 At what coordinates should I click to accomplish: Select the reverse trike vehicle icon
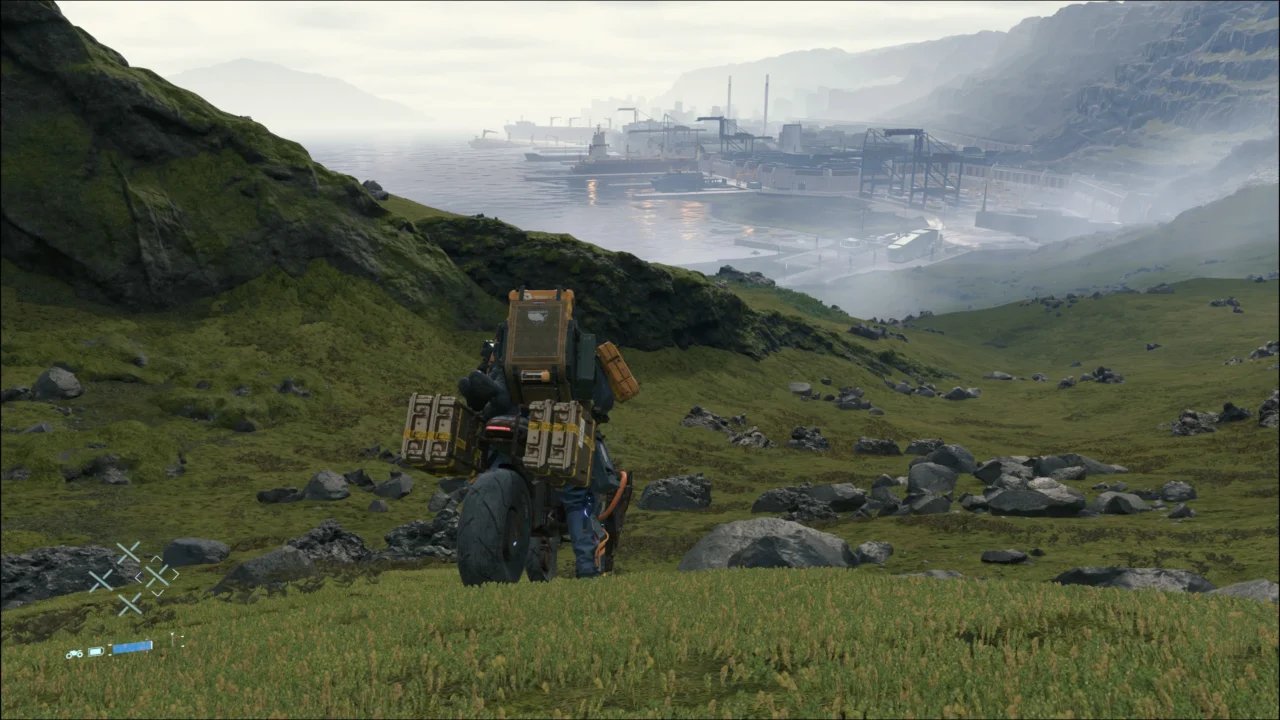coord(75,653)
